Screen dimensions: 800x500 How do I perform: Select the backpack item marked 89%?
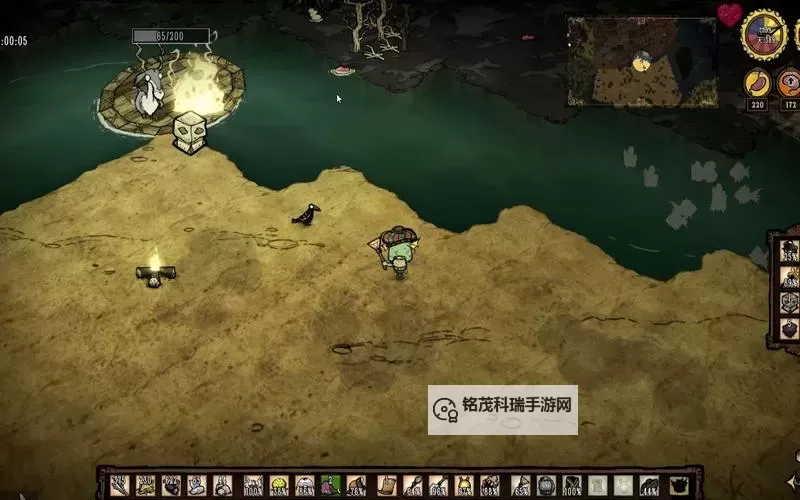tap(790, 277)
